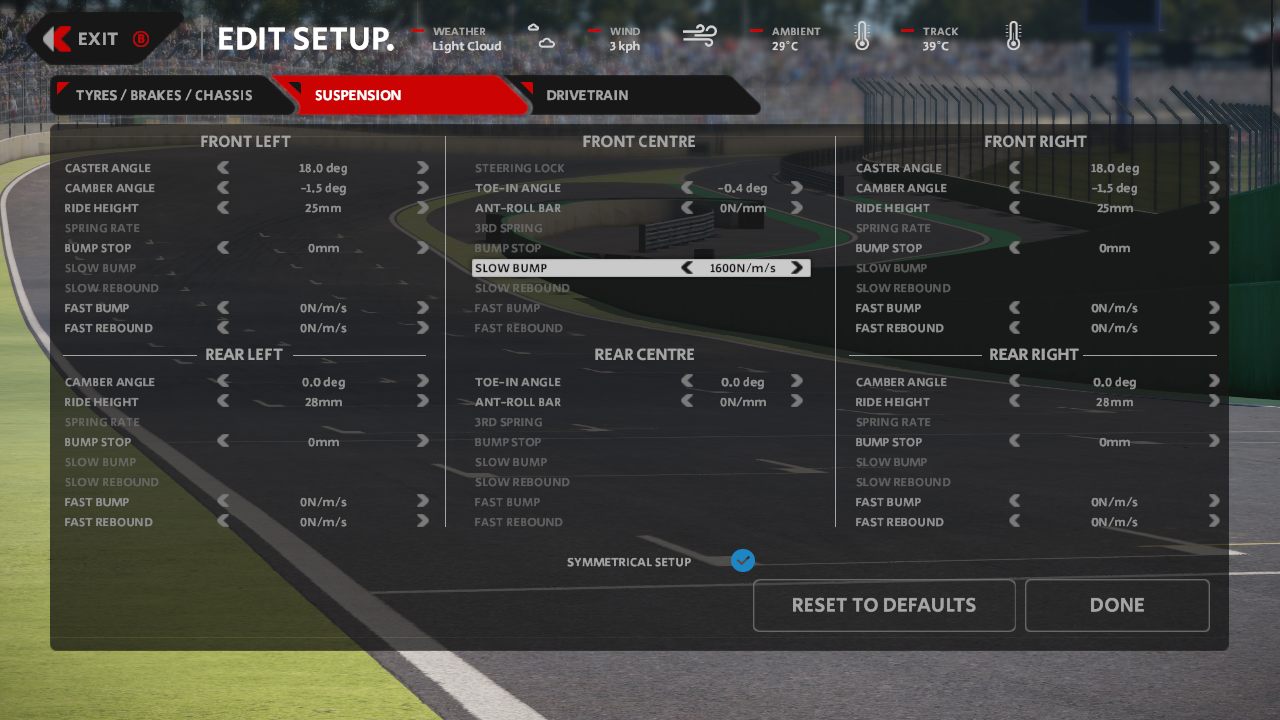
Task: Decrease the Front Centre Slow Bump value
Action: point(687,268)
